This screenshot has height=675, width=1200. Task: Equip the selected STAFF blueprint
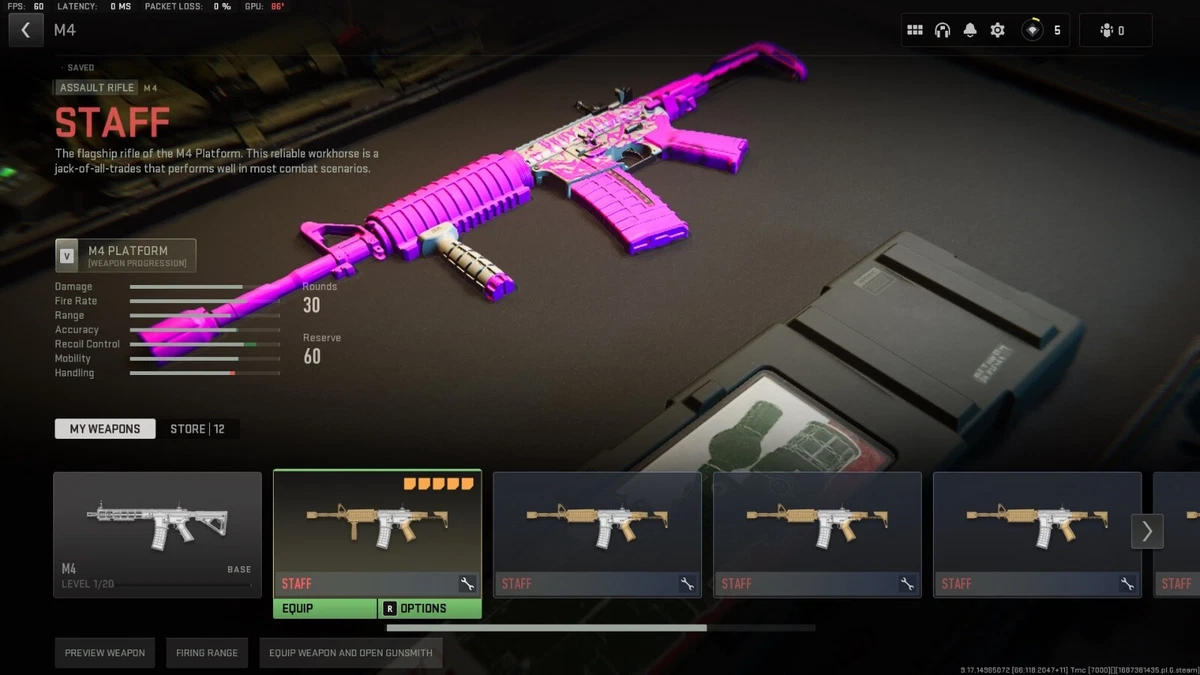click(x=325, y=608)
